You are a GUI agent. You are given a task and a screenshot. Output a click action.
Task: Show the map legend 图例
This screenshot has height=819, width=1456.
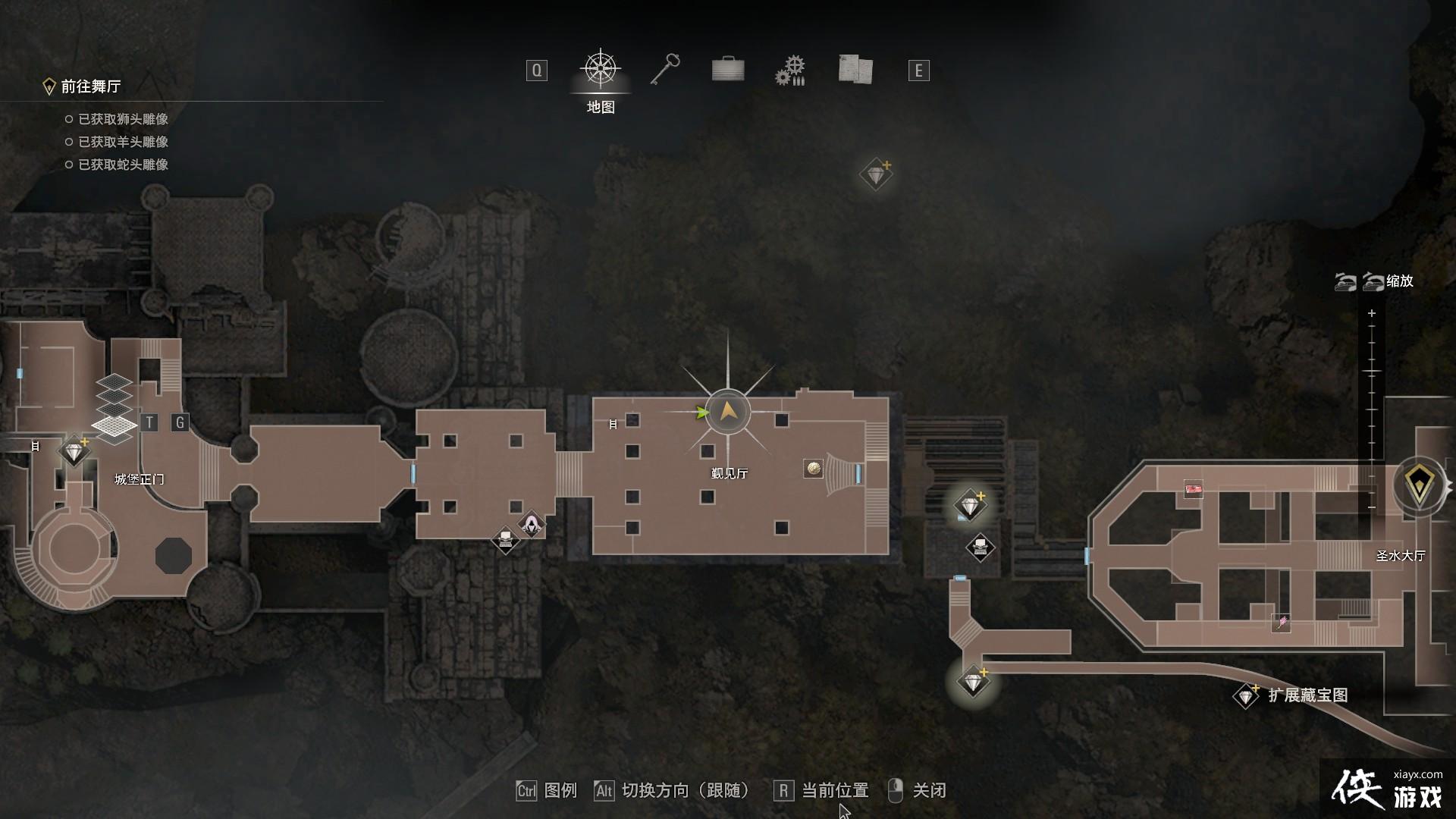[x=548, y=791]
